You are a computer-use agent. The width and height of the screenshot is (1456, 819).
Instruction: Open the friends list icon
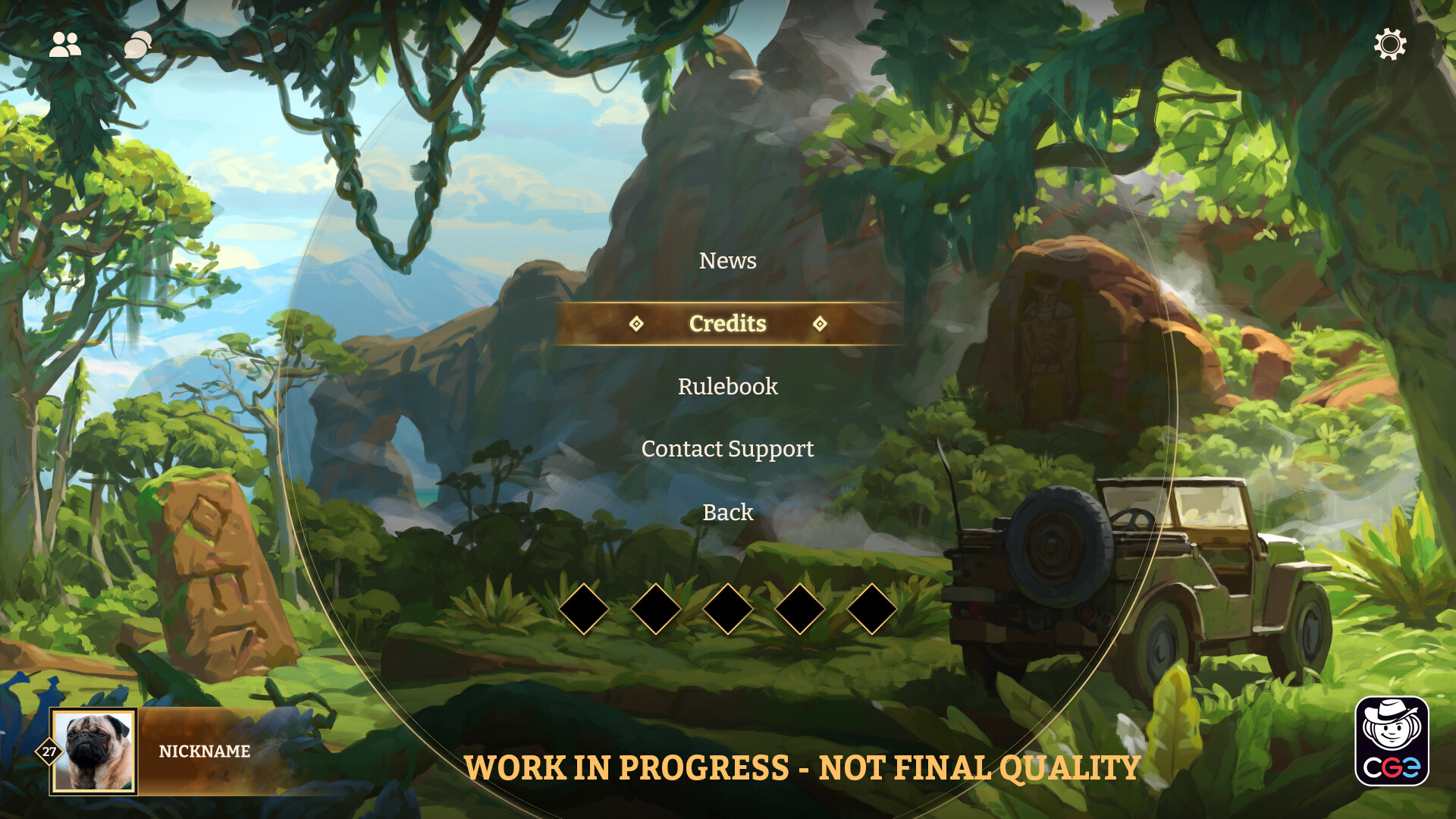65,45
